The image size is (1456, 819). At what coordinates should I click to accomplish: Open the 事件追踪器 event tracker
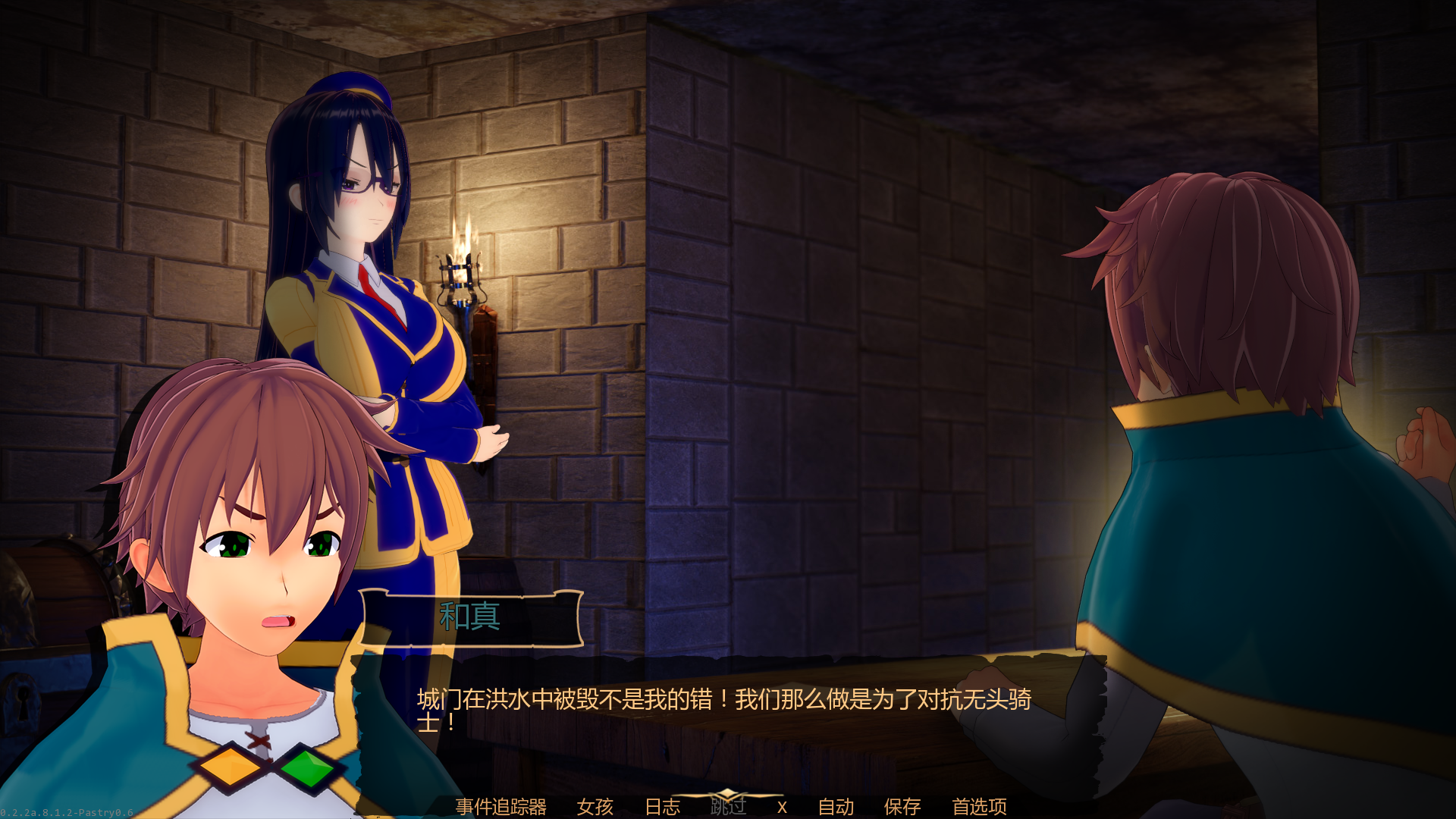(x=500, y=806)
